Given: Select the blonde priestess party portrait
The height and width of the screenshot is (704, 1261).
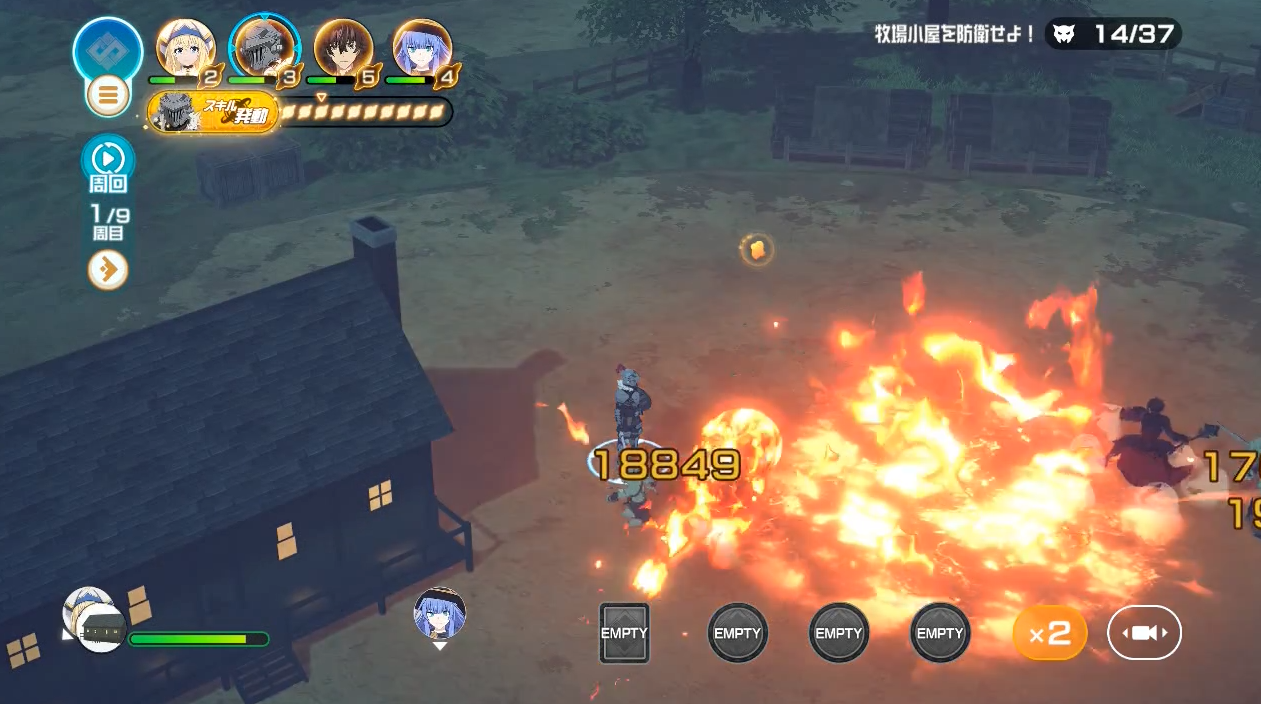Looking at the screenshot, I should 186,48.
